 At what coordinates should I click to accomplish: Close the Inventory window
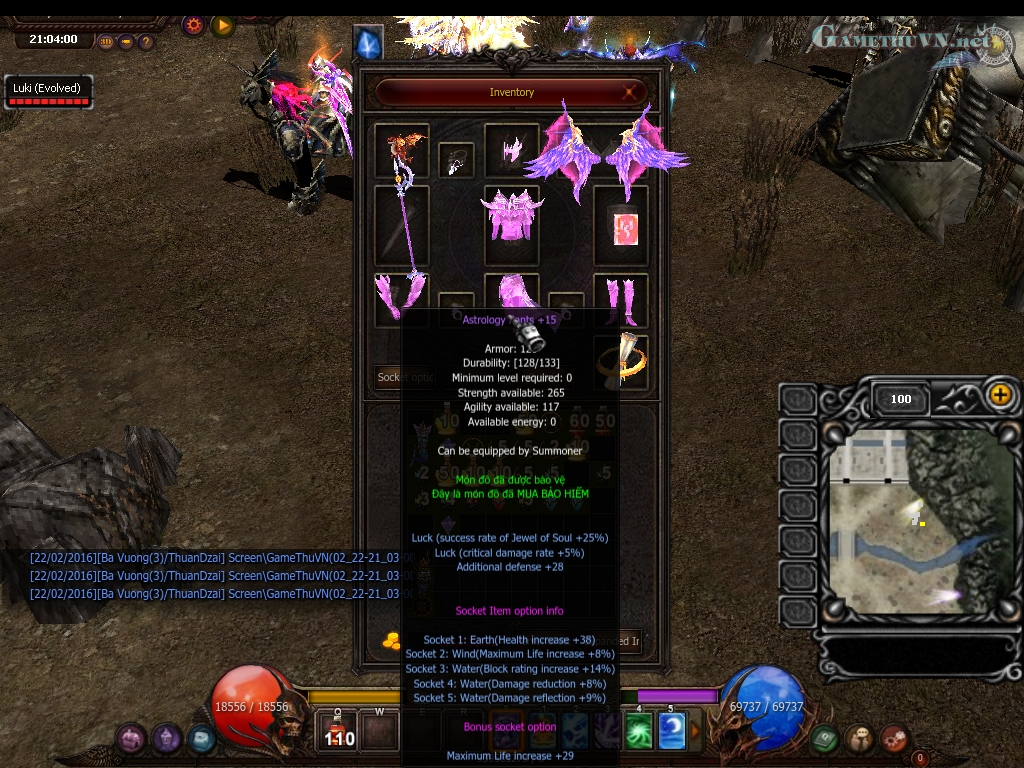click(x=631, y=92)
